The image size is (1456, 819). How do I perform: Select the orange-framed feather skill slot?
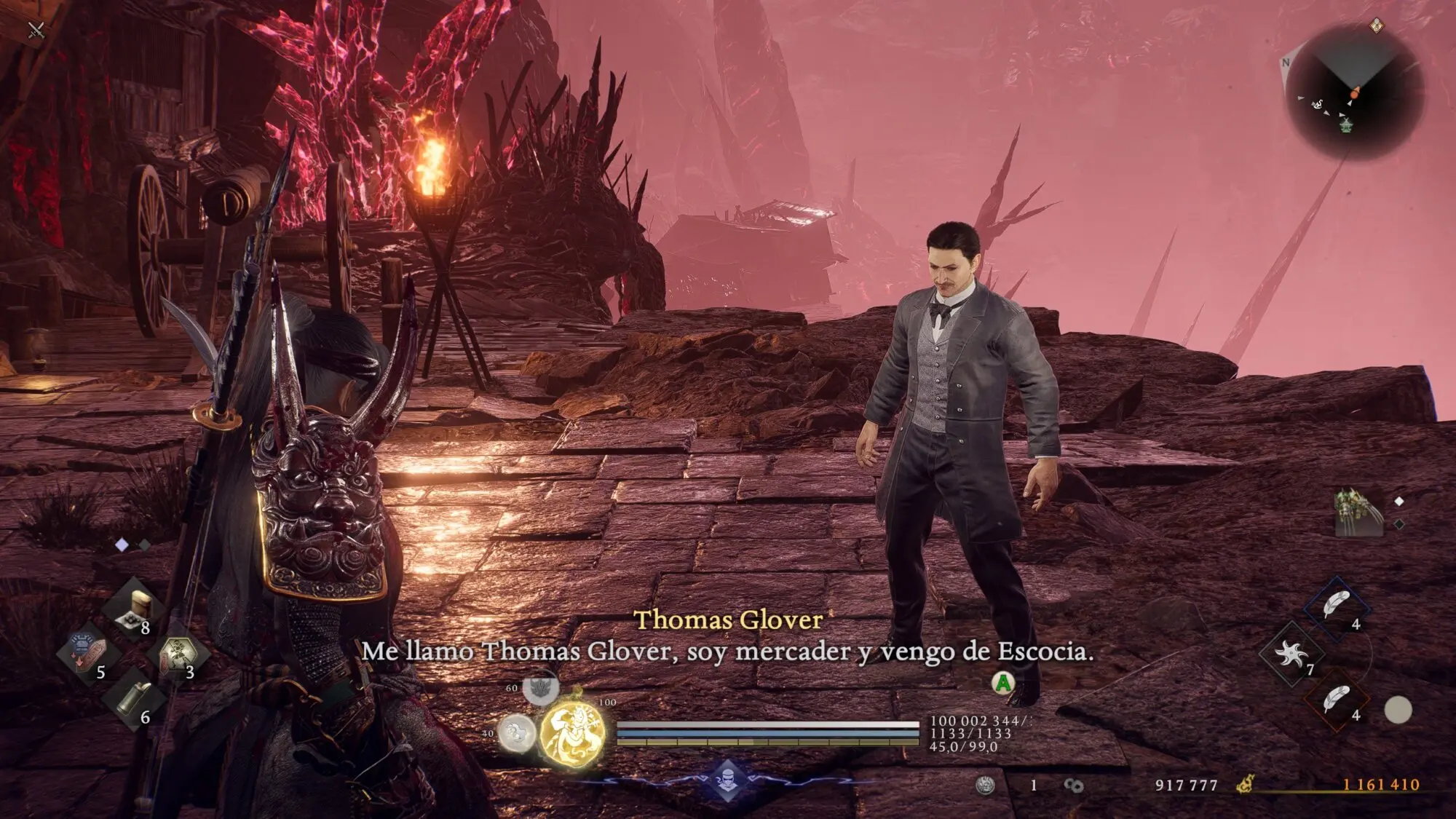1336,700
